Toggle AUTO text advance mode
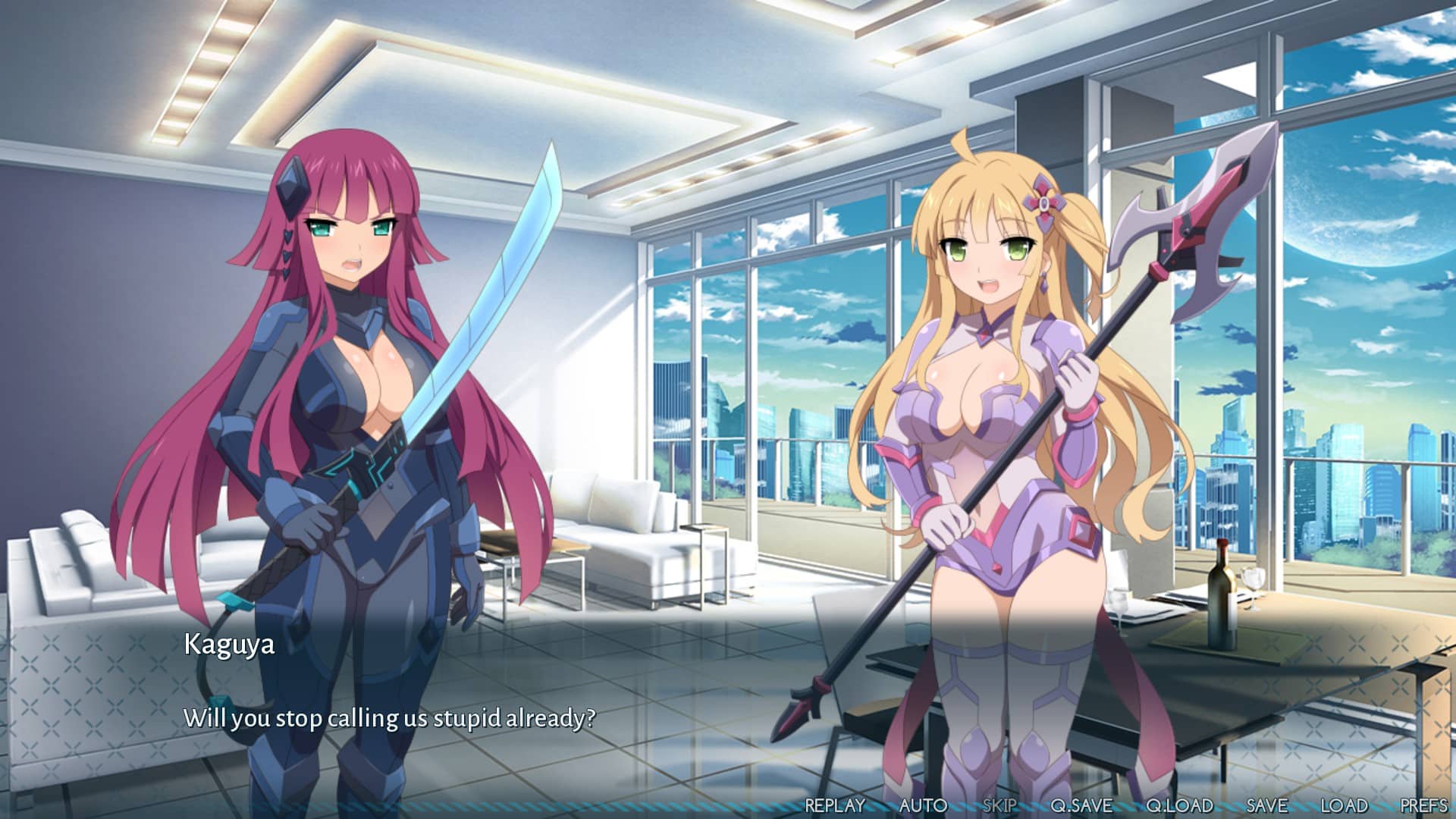The width and height of the screenshot is (1456, 819). (923, 805)
